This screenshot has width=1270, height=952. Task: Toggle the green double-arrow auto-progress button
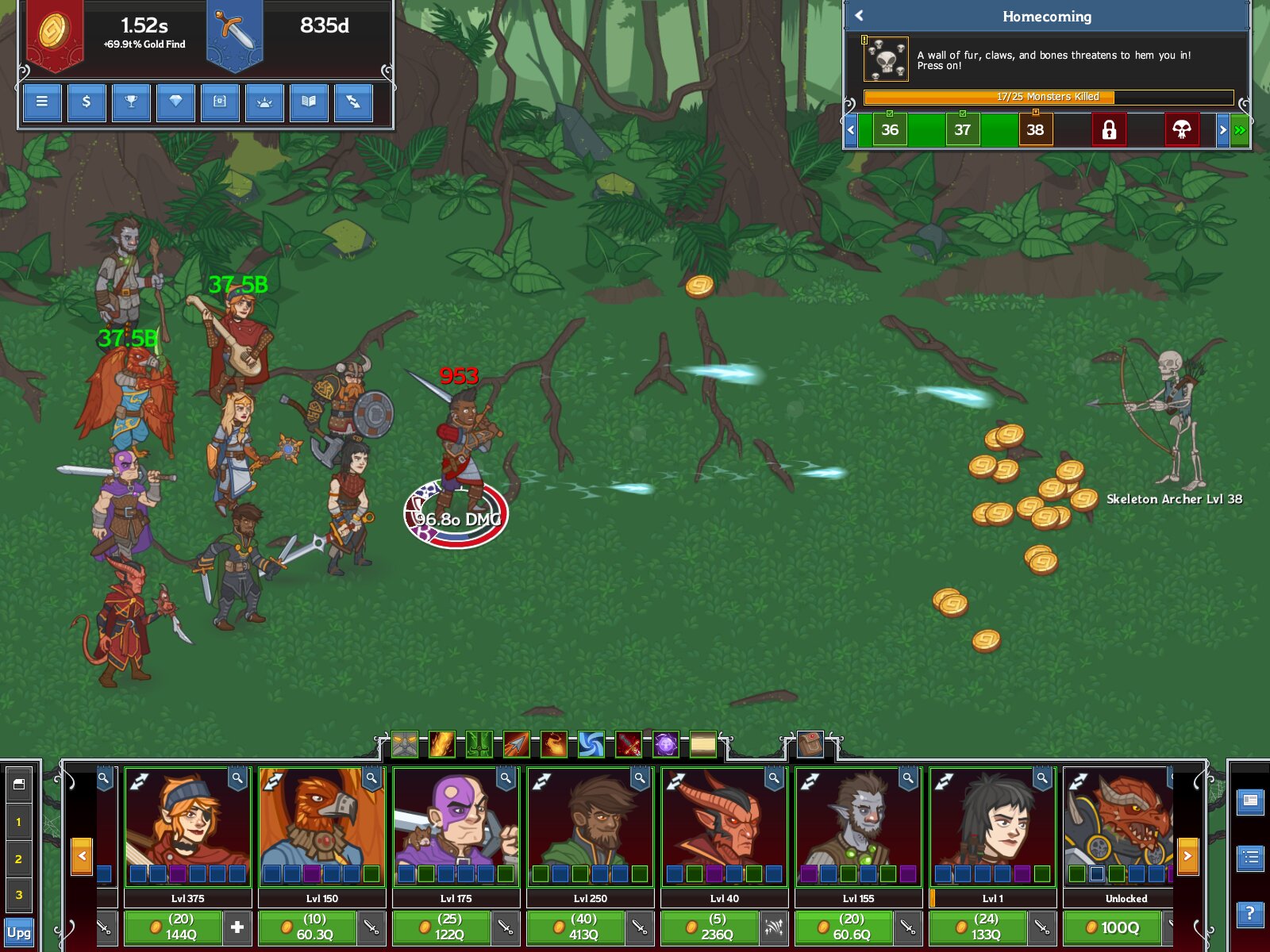[1240, 129]
